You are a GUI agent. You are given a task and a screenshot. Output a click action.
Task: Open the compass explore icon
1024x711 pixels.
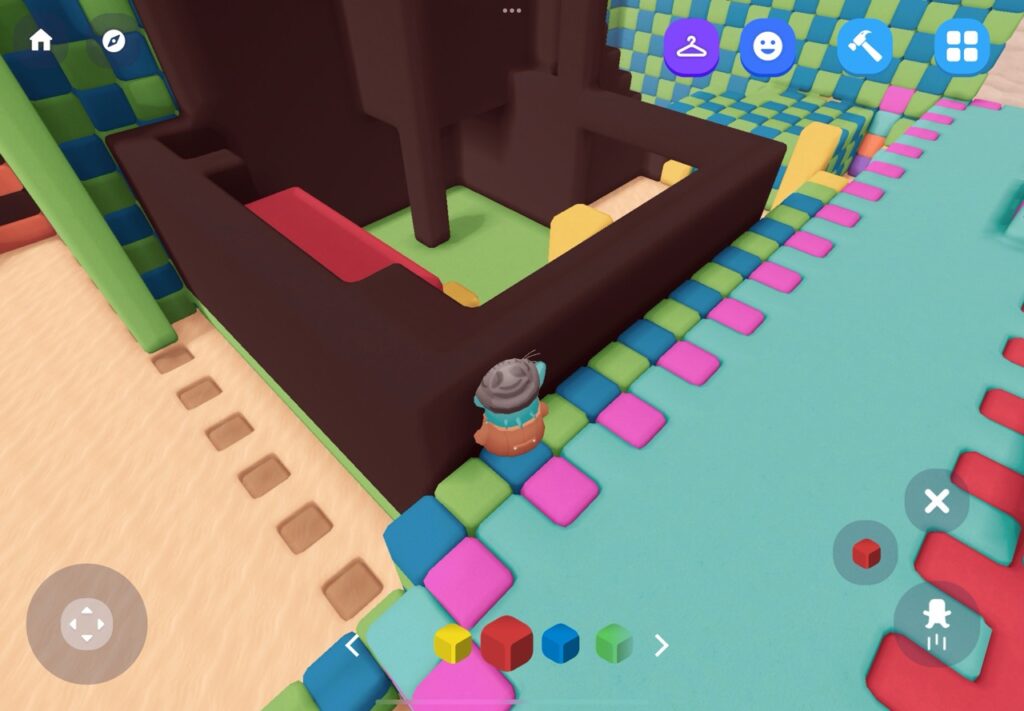114,41
